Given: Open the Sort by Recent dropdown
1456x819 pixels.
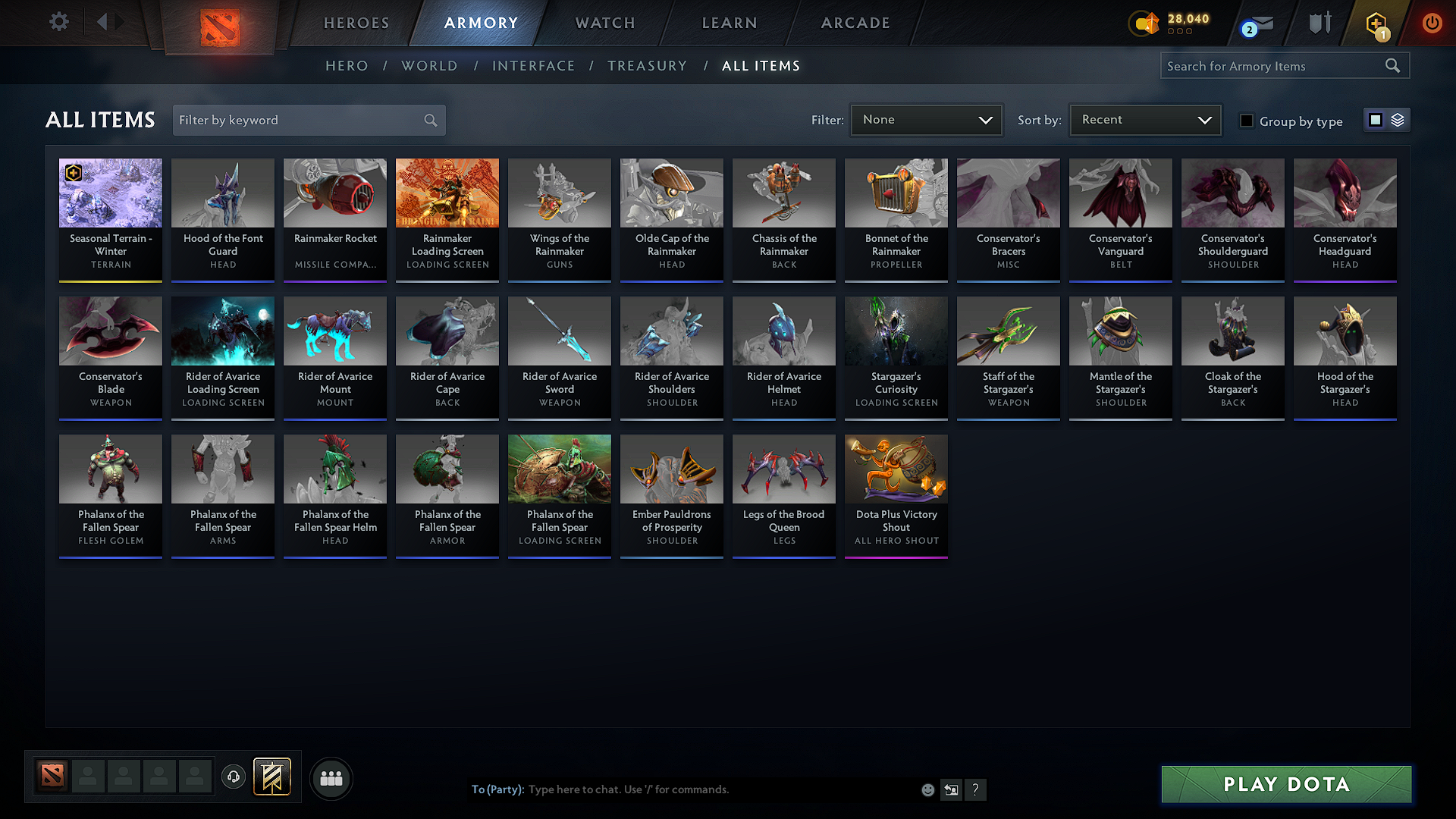Looking at the screenshot, I should click(1144, 119).
